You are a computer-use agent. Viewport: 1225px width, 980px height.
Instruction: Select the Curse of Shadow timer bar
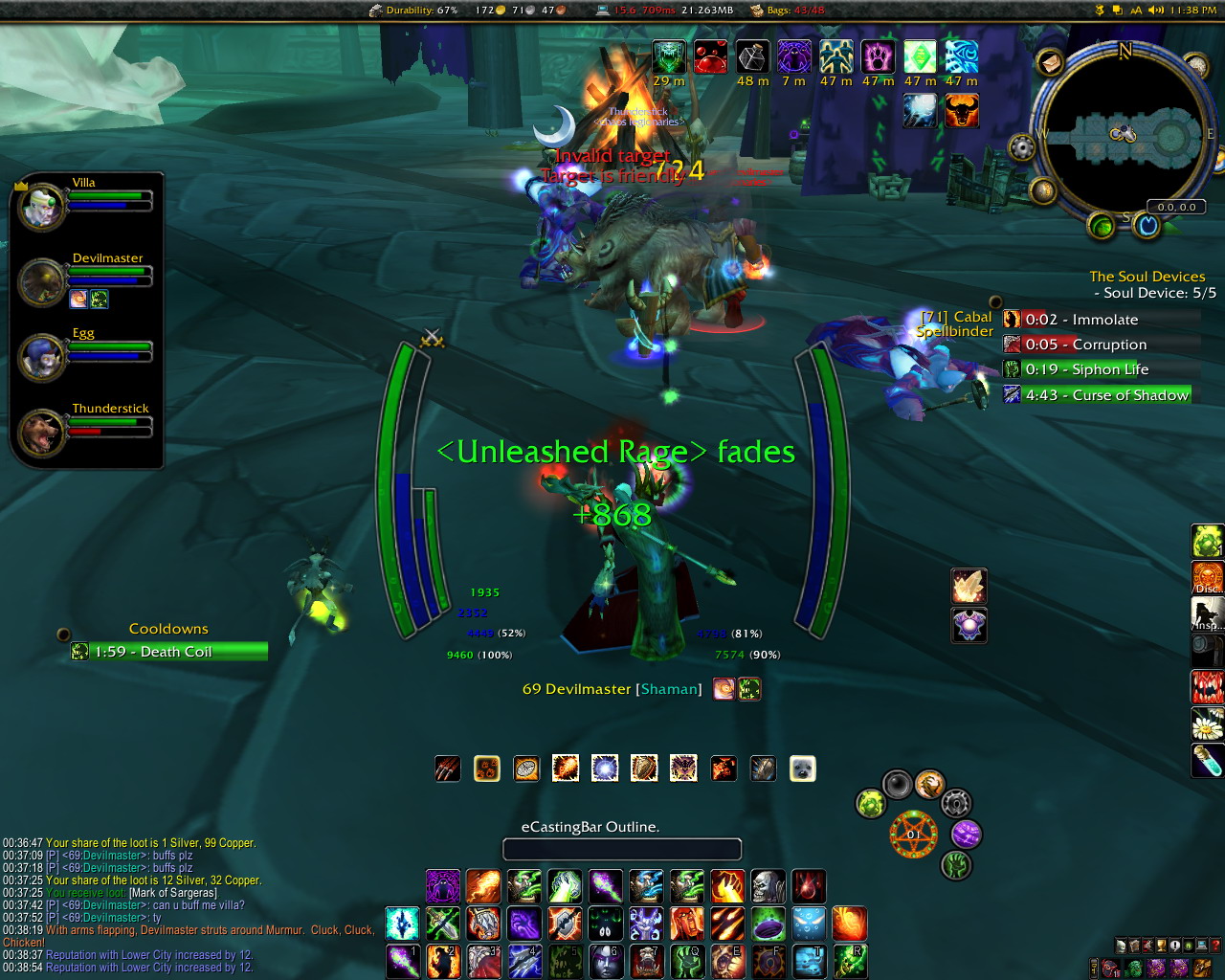click(1097, 394)
